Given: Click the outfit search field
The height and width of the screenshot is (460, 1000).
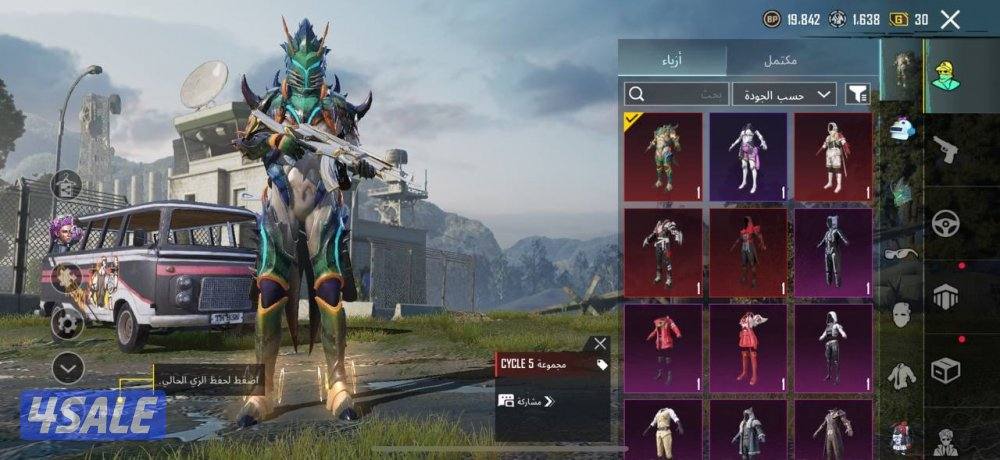Looking at the screenshot, I should point(676,94).
